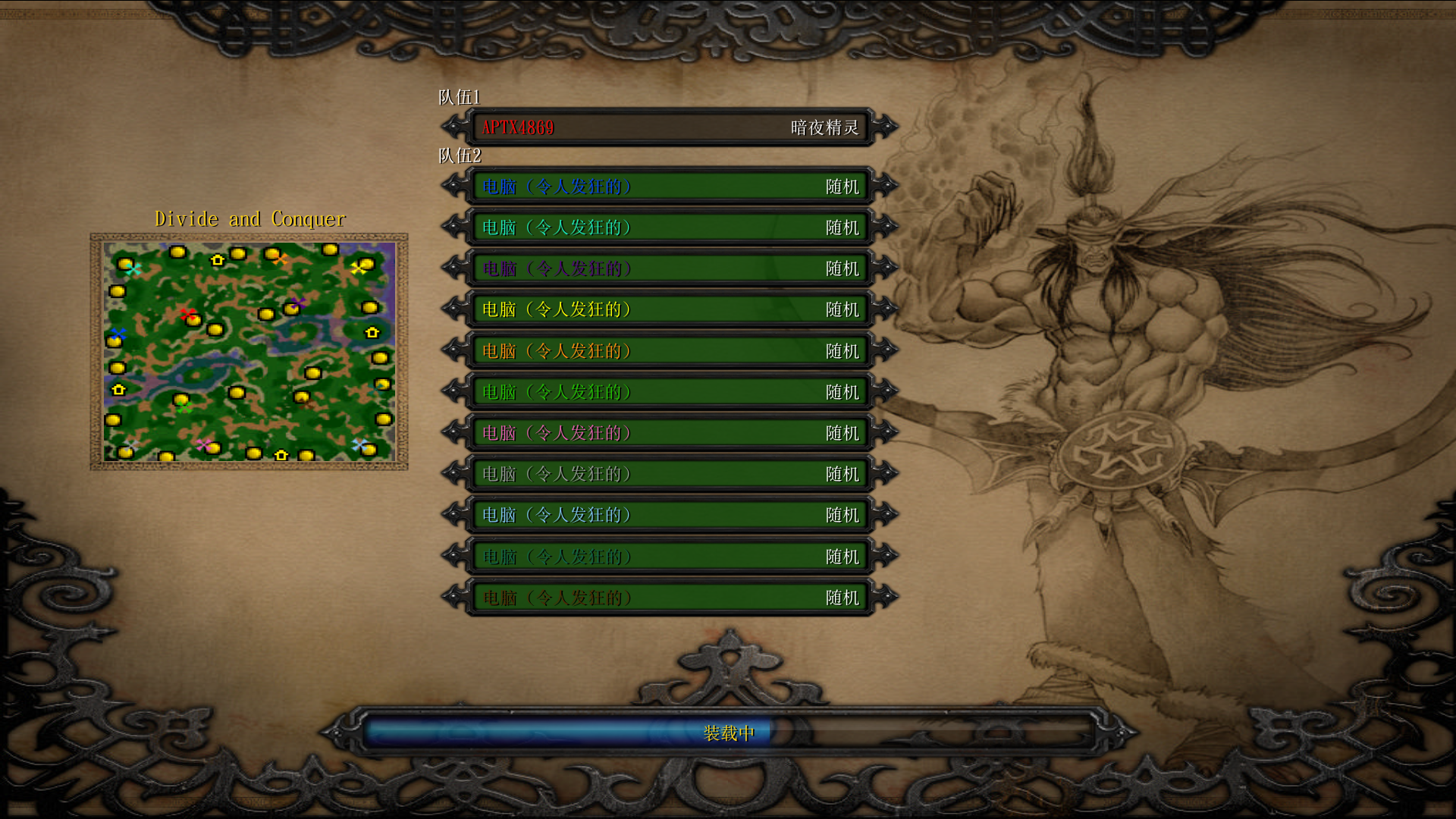1456x819 pixels.
Task: Pick the computer player with orange name text
Action: [669, 351]
